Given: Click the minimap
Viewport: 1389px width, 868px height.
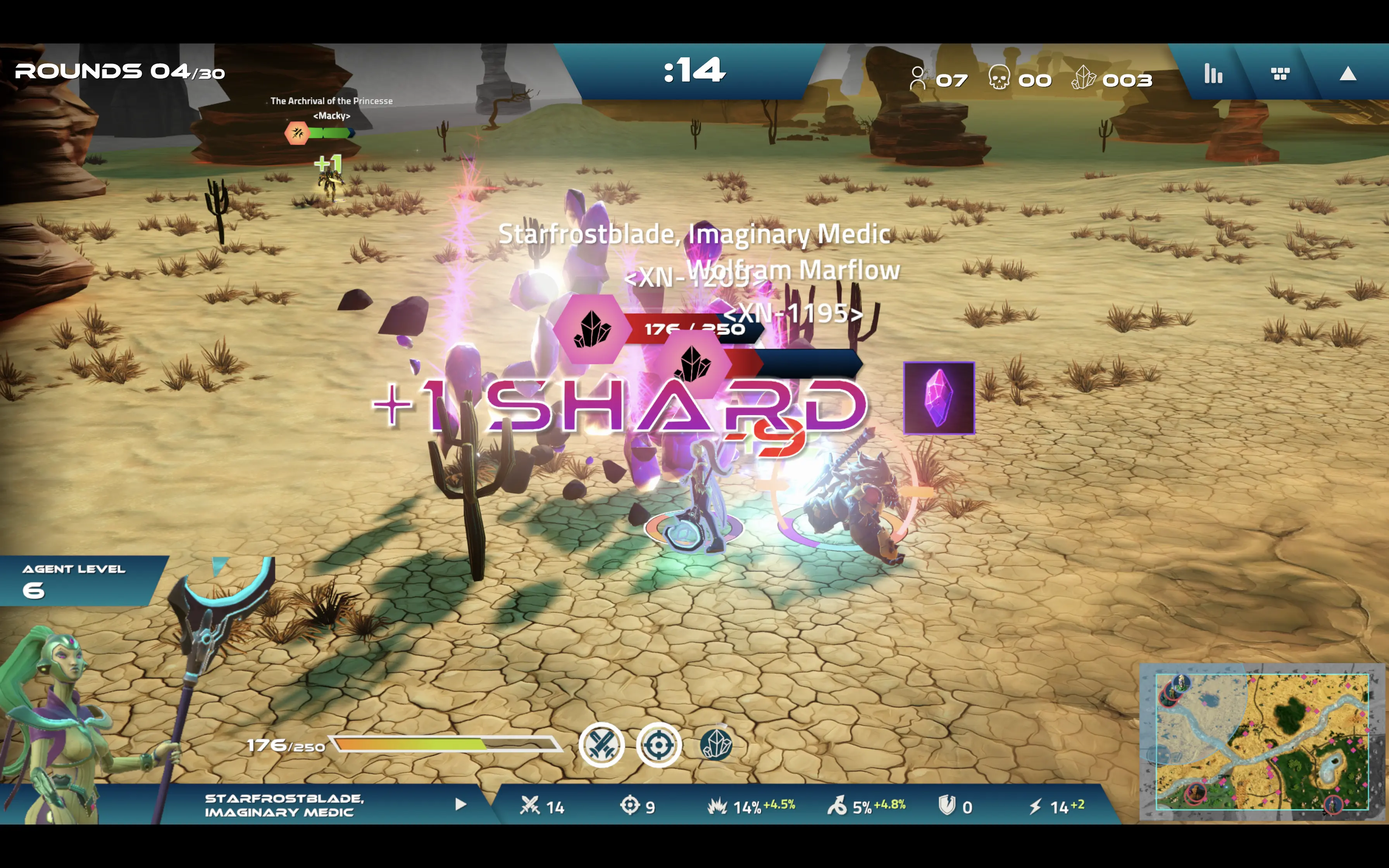Looking at the screenshot, I should [1261, 742].
